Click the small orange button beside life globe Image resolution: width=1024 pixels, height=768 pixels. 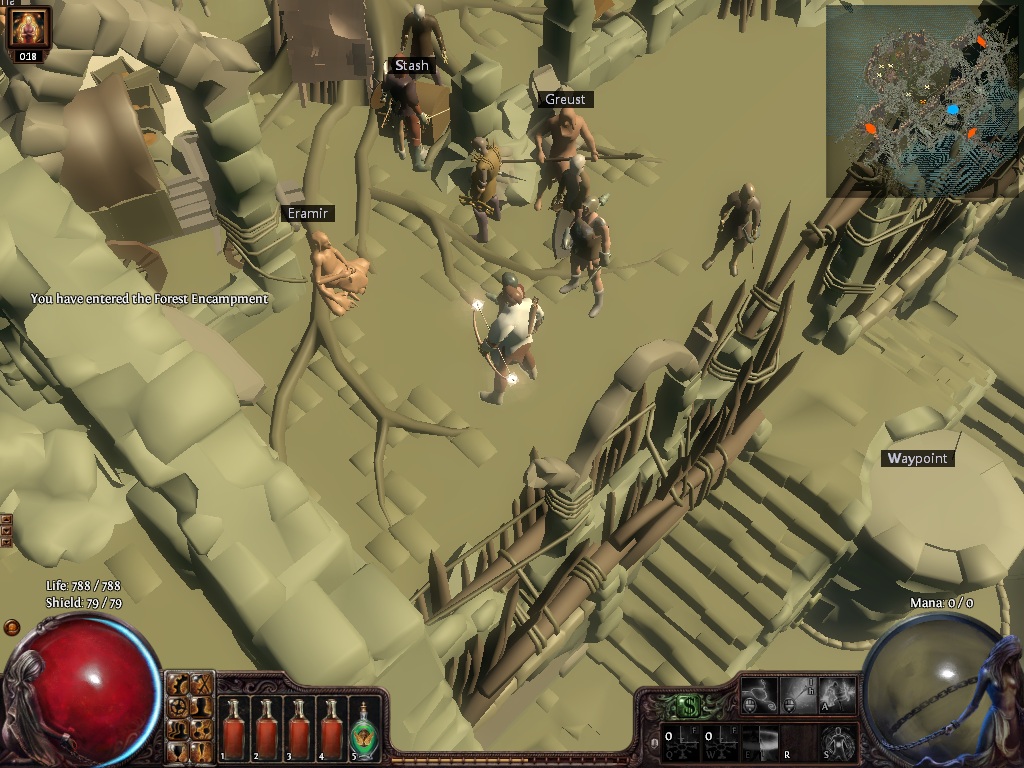[12, 627]
